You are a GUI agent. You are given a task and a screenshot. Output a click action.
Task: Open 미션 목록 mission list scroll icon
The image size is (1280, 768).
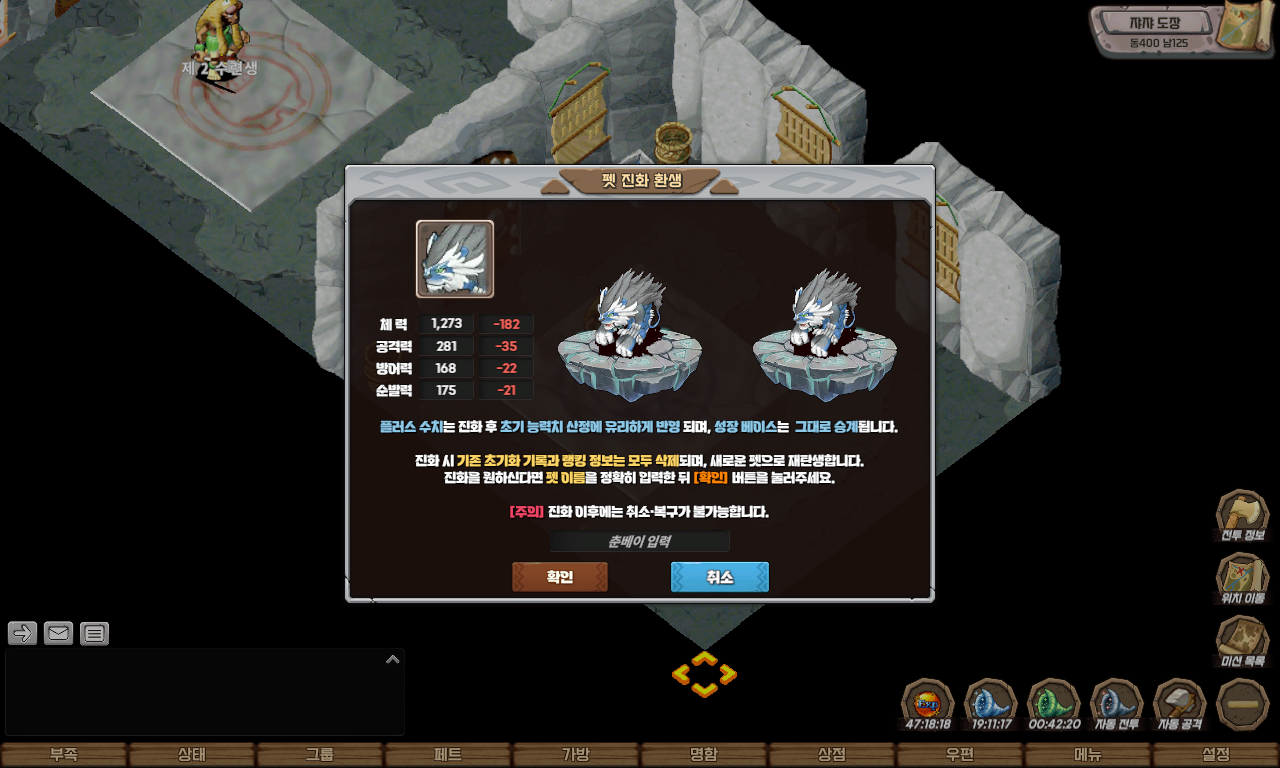click(x=1242, y=640)
